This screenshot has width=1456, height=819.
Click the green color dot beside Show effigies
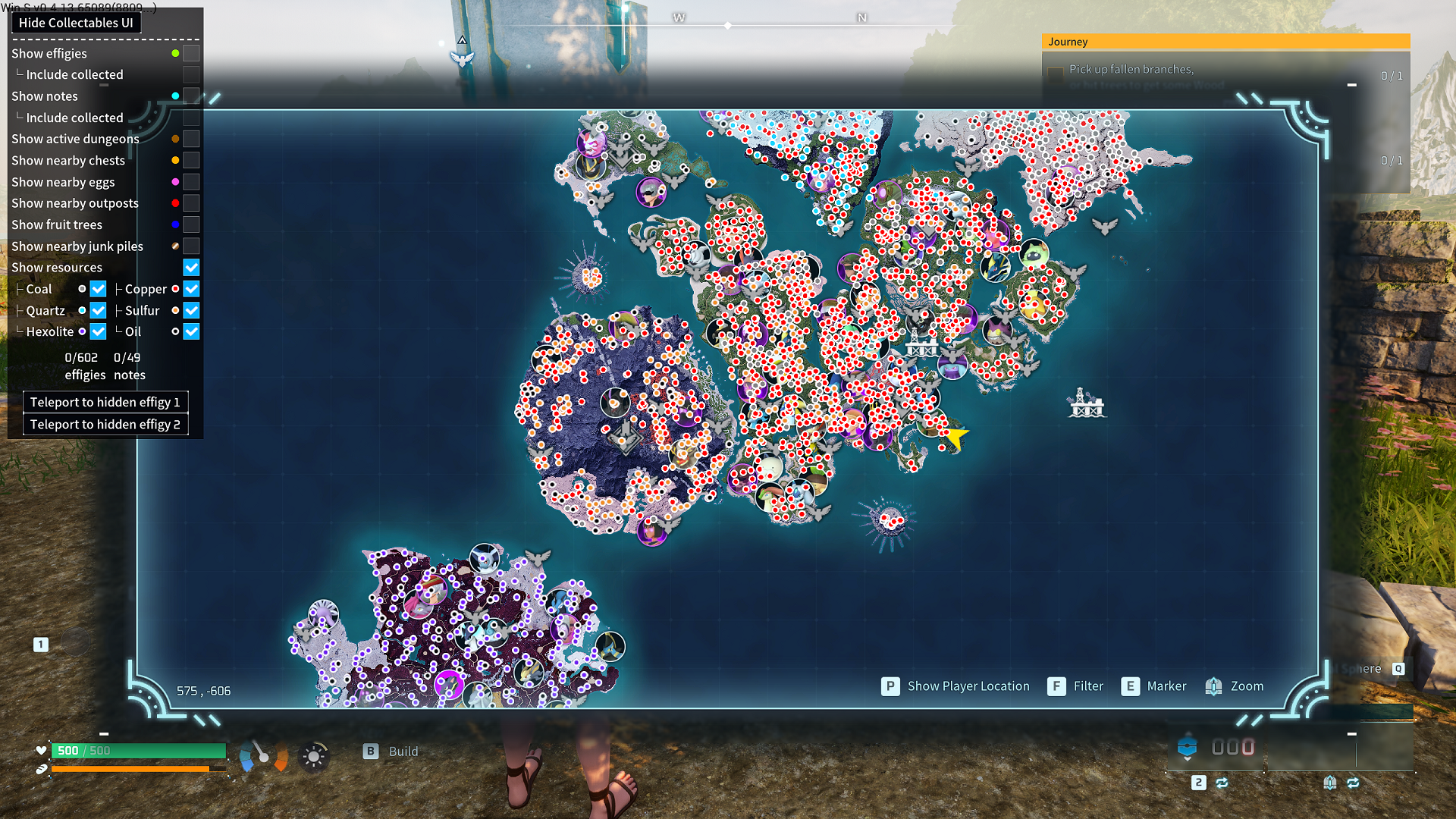click(x=175, y=53)
